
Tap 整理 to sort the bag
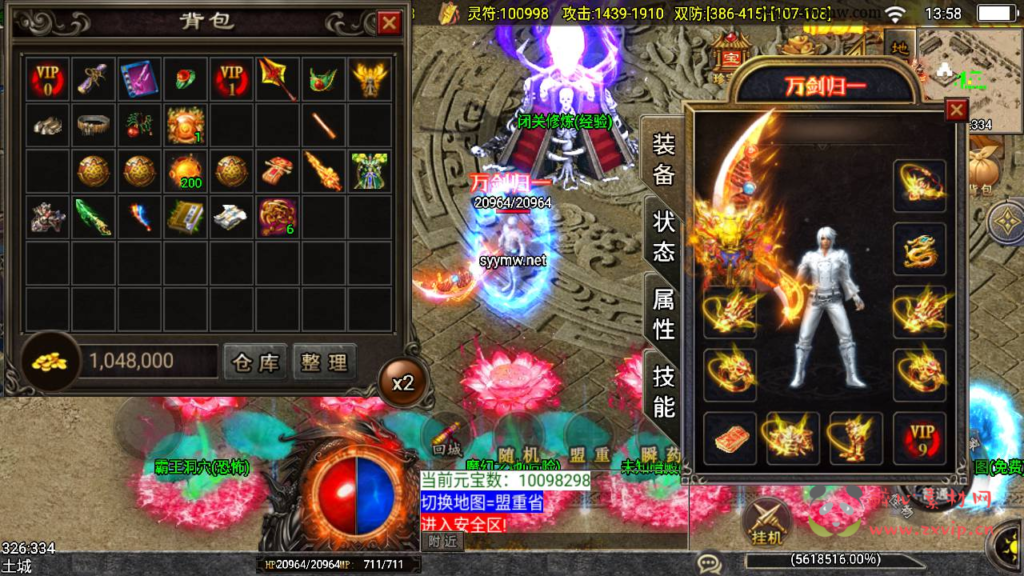[324, 362]
